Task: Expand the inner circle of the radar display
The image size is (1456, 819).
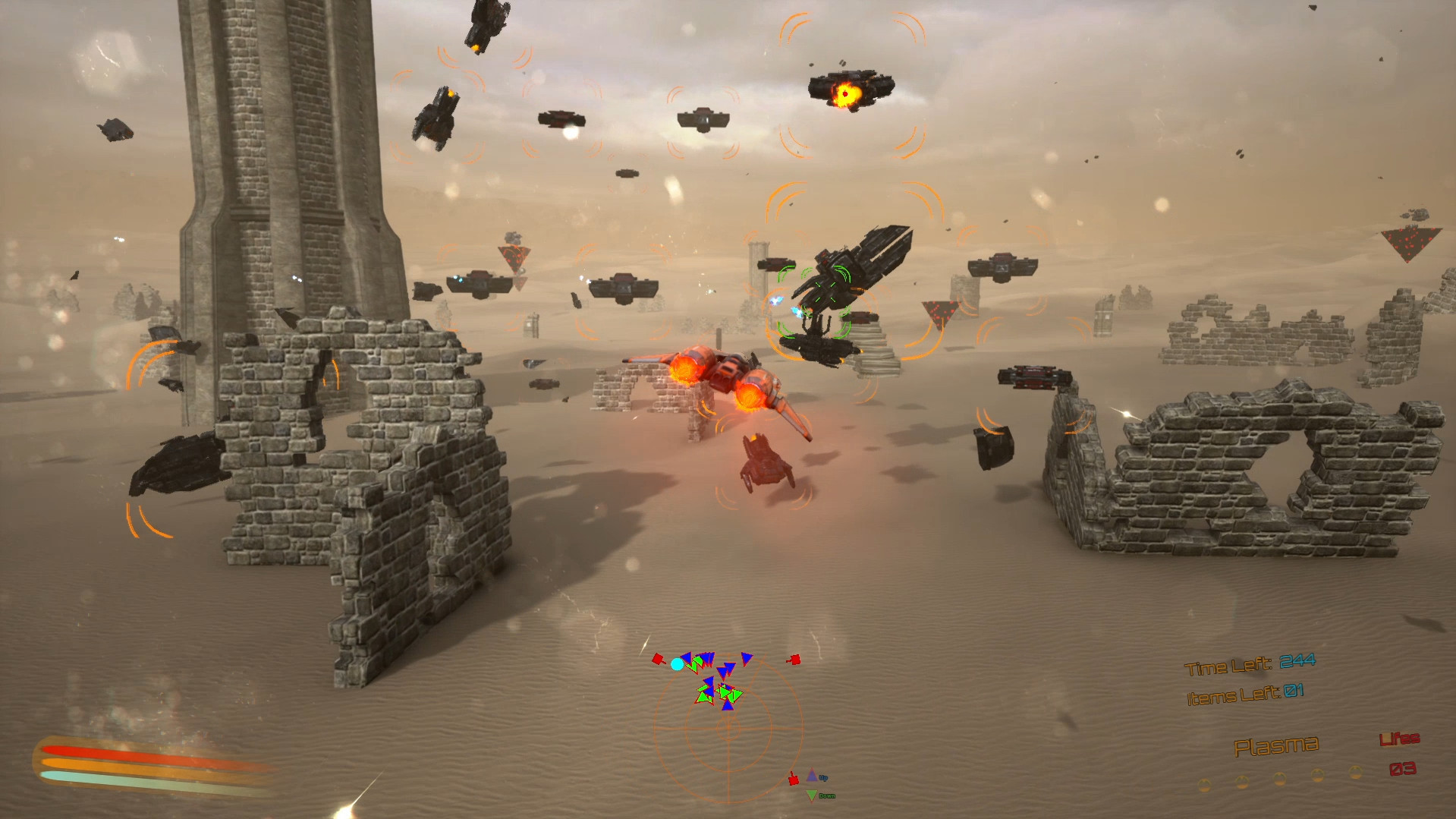Action: coord(729,729)
